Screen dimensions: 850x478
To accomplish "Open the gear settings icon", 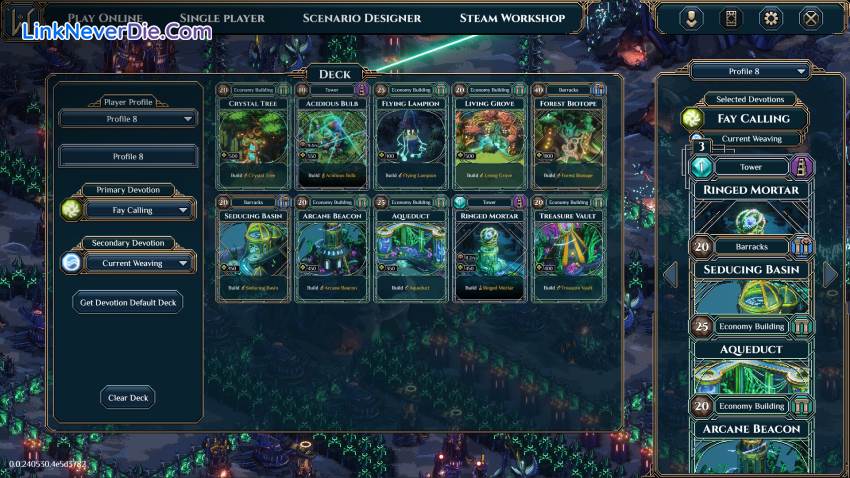I will click(x=771, y=18).
